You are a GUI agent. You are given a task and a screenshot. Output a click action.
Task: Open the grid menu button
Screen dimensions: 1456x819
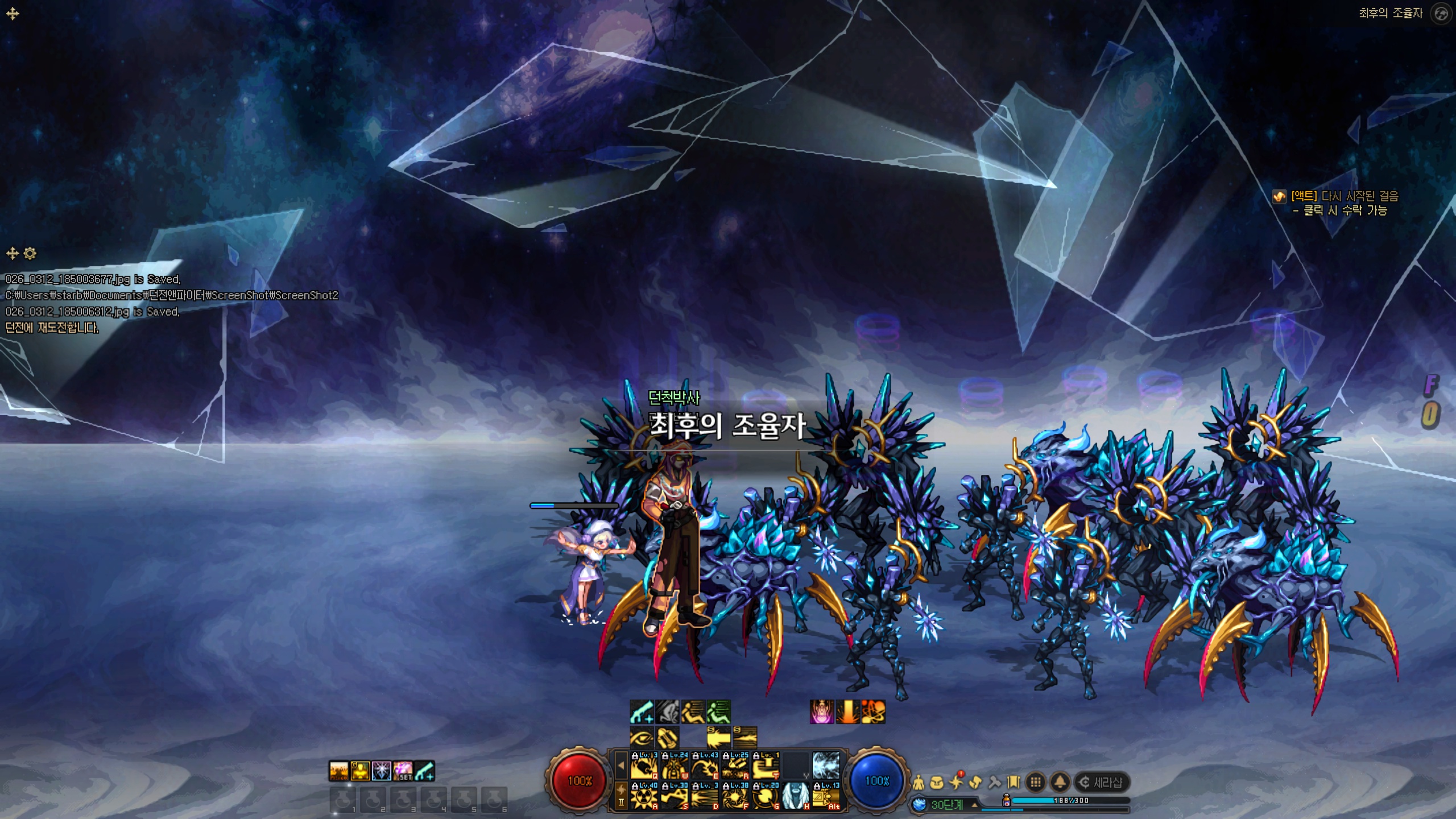point(1036,783)
